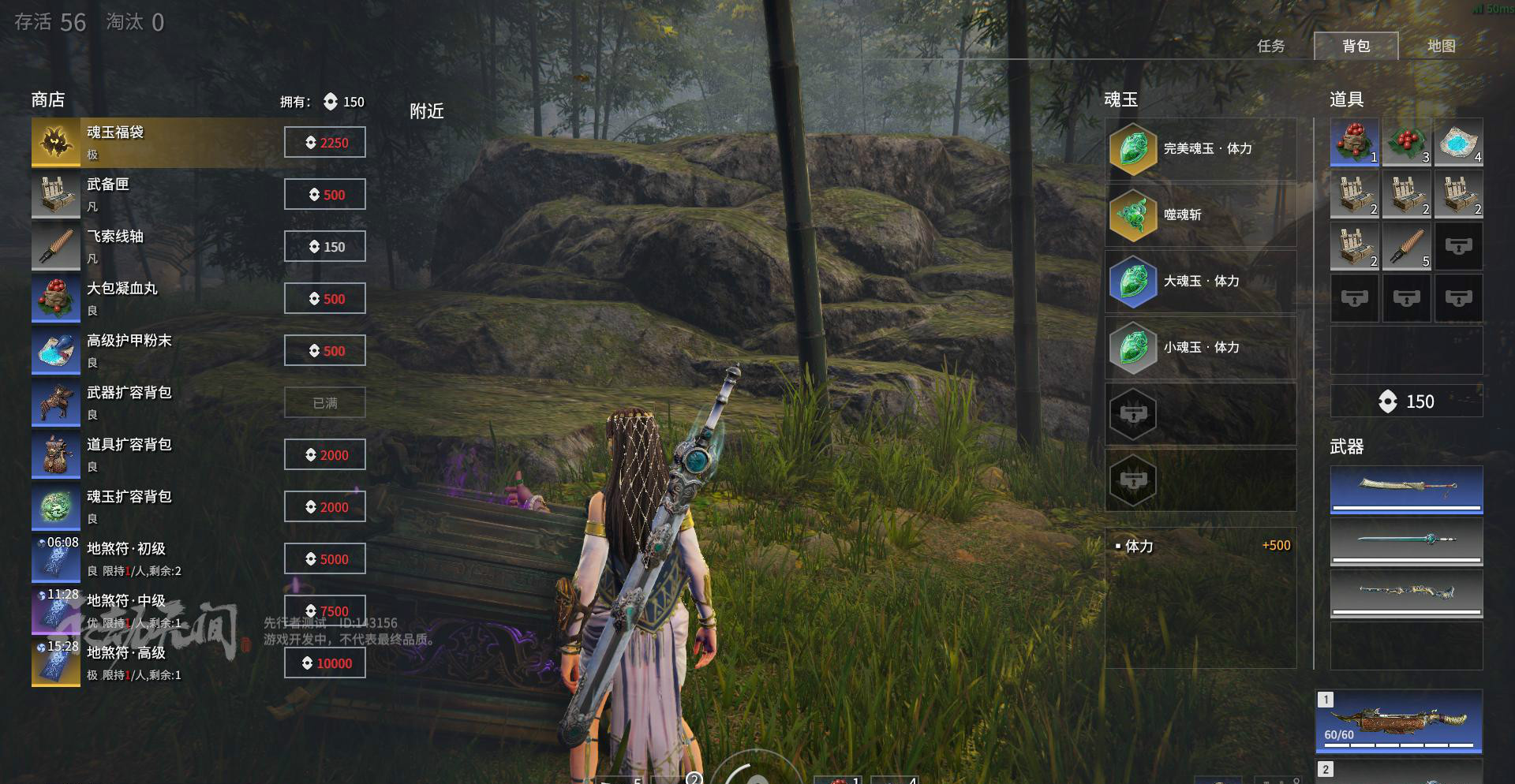Choose the 噬魂斩 soul jade
Image resolution: width=1515 pixels, height=784 pixels.
point(1201,215)
